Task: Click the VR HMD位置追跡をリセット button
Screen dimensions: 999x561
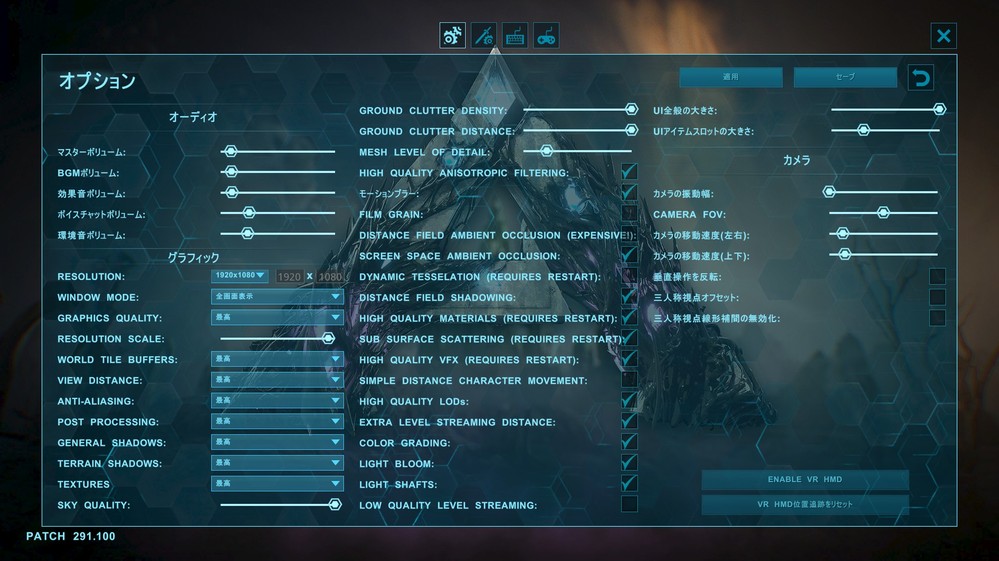Action: [x=805, y=505]
